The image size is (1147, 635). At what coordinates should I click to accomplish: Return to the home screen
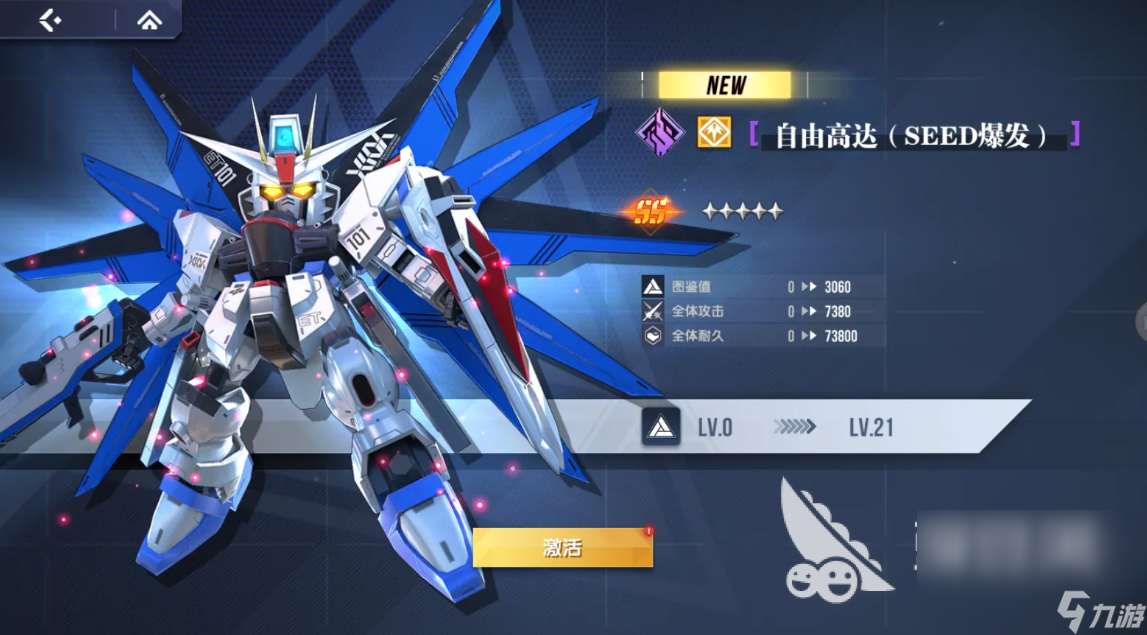click(x=149, y=20)
